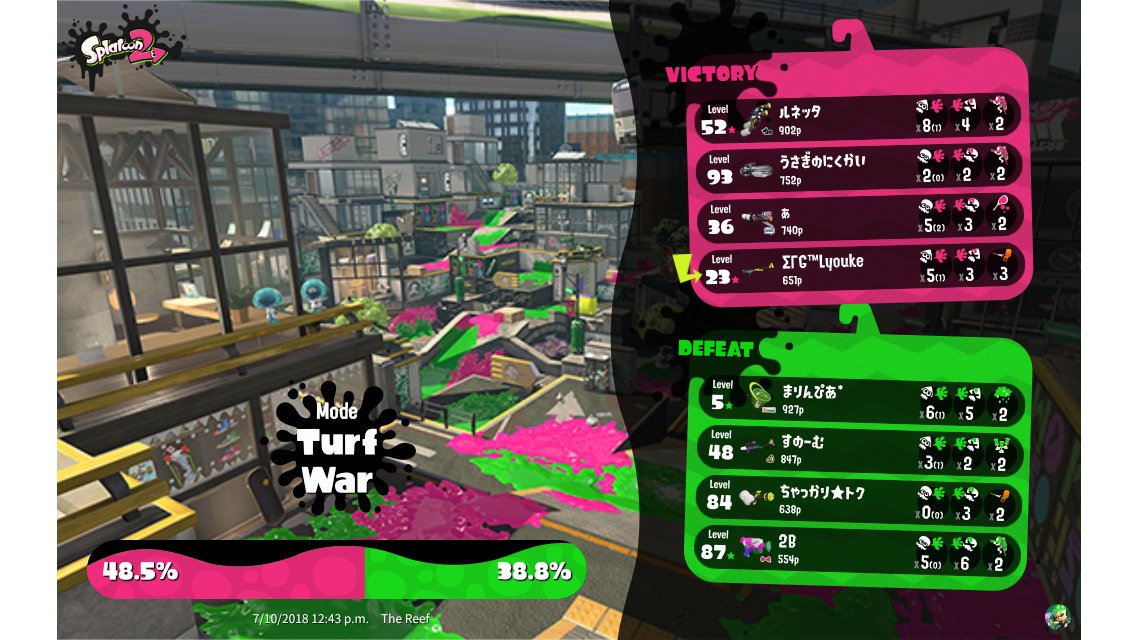The image size is (1138, 640).
Task: Select the Level 48 player すのーむ
Action: click(x=858, y=450)
